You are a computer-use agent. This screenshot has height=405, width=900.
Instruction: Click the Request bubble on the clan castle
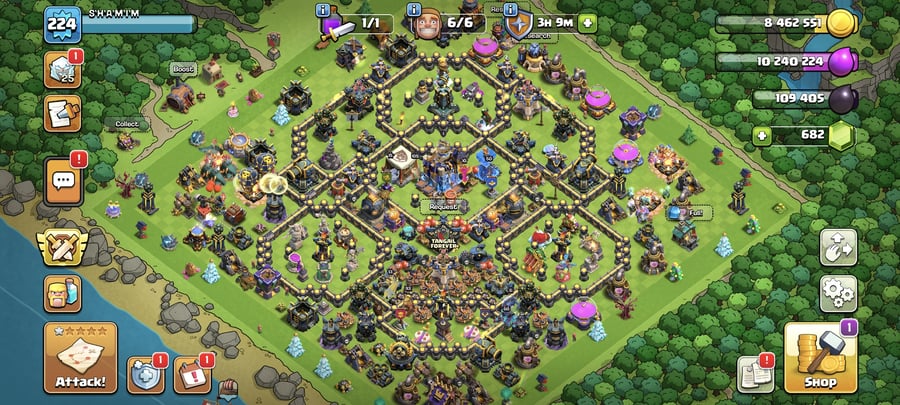[x=443, y=207]
